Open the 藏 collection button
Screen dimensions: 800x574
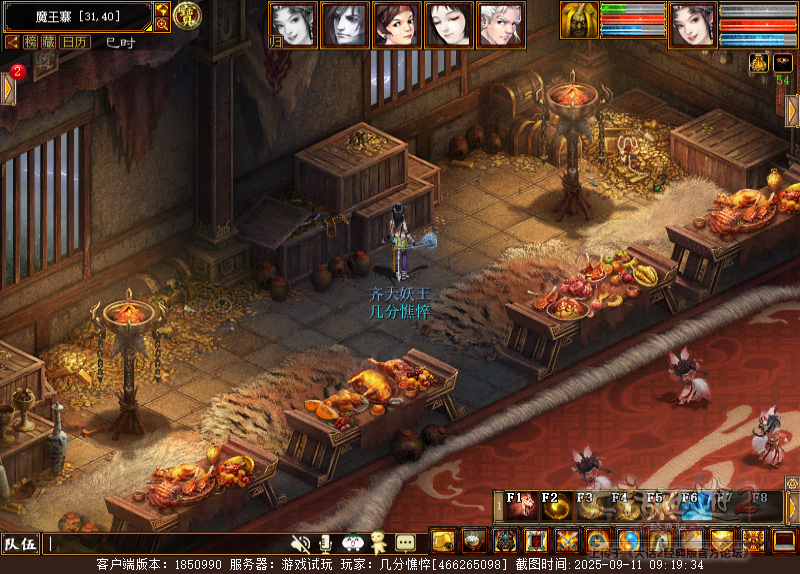(x=48, y=42)
